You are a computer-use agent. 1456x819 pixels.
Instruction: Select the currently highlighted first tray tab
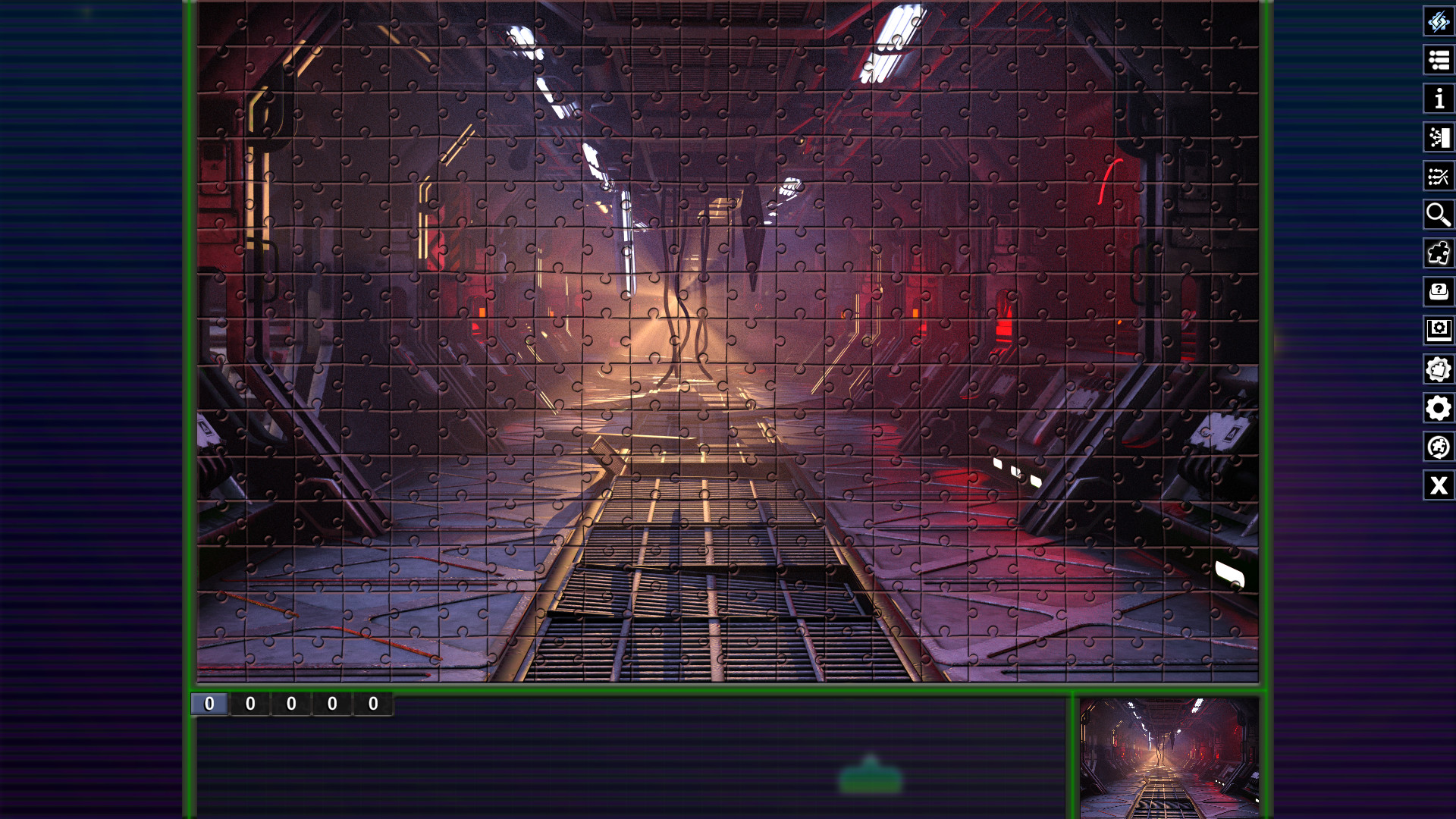pyautogui.click(x=210, y=704)
